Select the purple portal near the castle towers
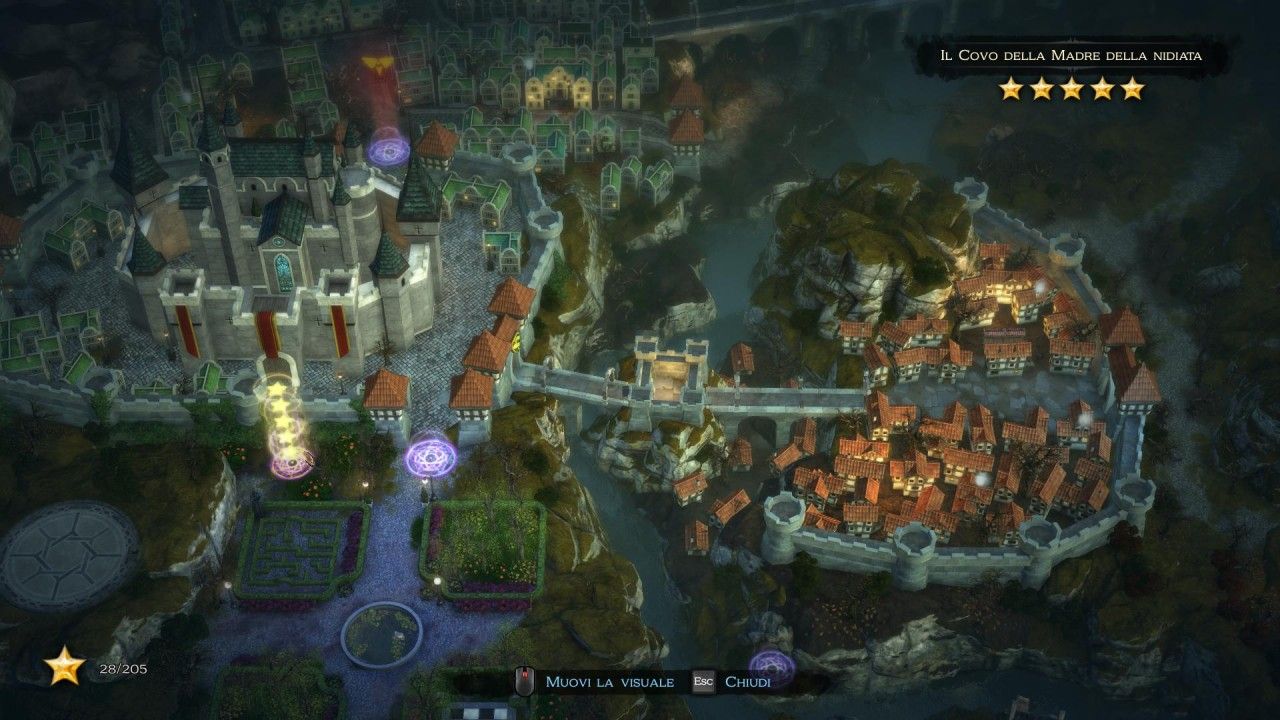Screen dimensions: 1280x720 pyautogui.click(x=390, y=150)
